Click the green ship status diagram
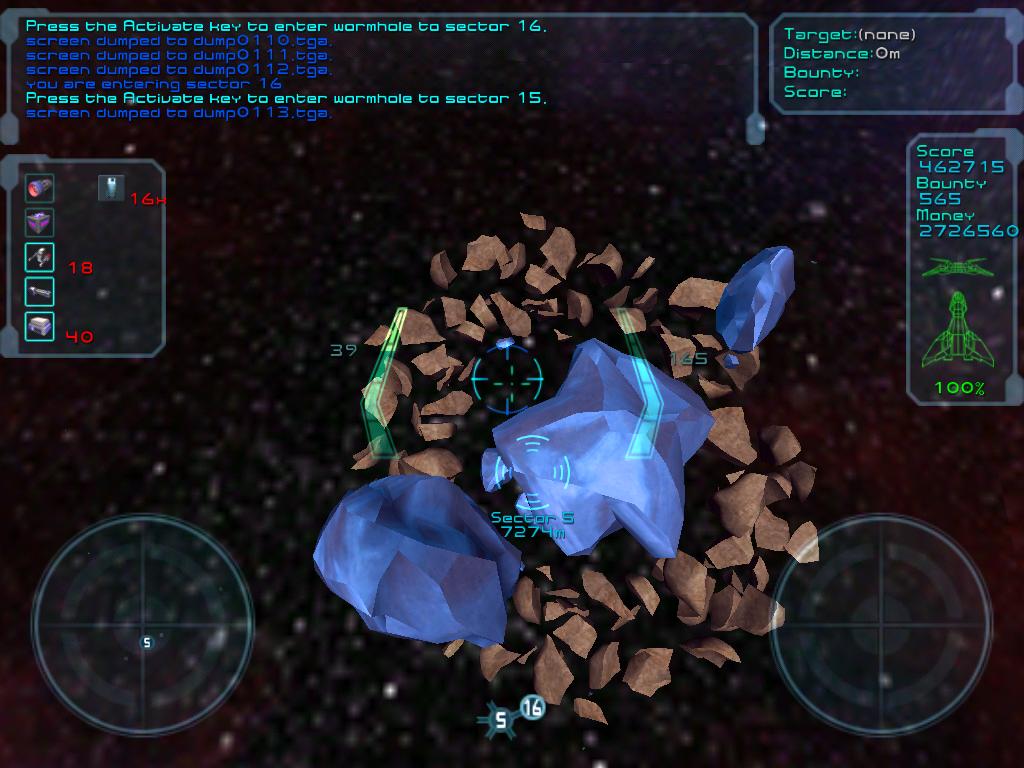This screenshot has width=1024, height=768. (957, 328)
